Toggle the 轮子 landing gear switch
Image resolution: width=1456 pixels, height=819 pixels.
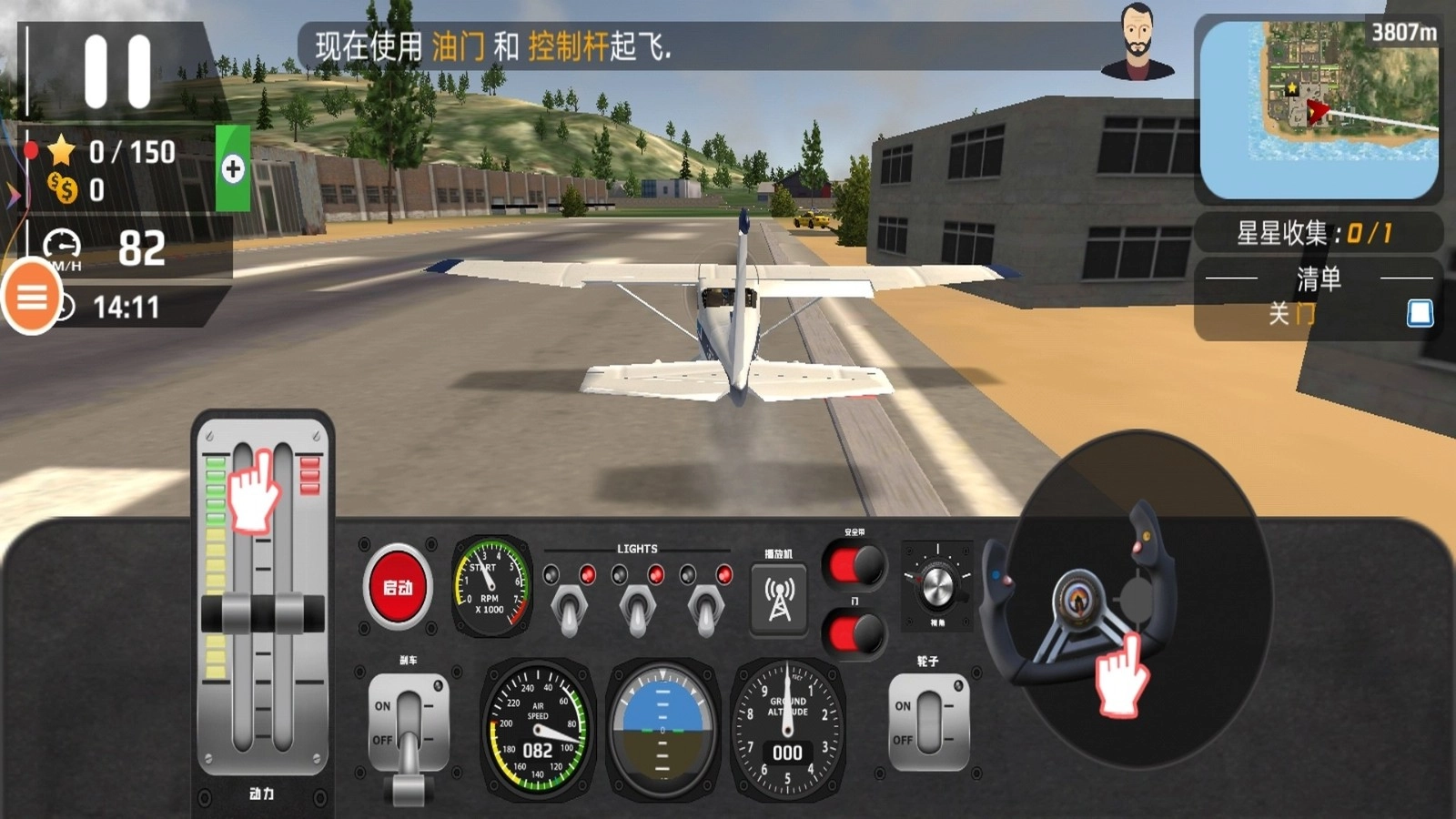(929, 723)
